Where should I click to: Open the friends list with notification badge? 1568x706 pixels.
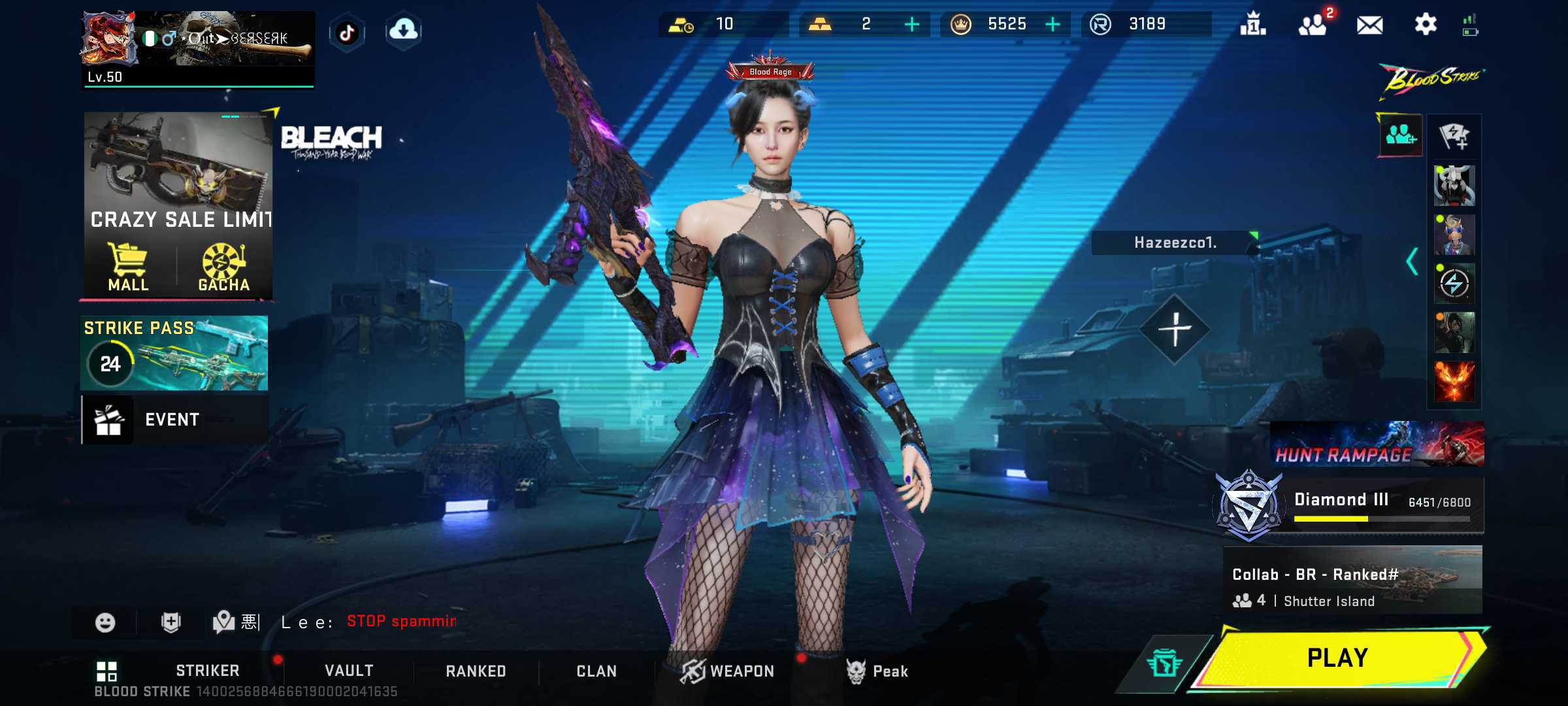click(x=1313, y=25)
